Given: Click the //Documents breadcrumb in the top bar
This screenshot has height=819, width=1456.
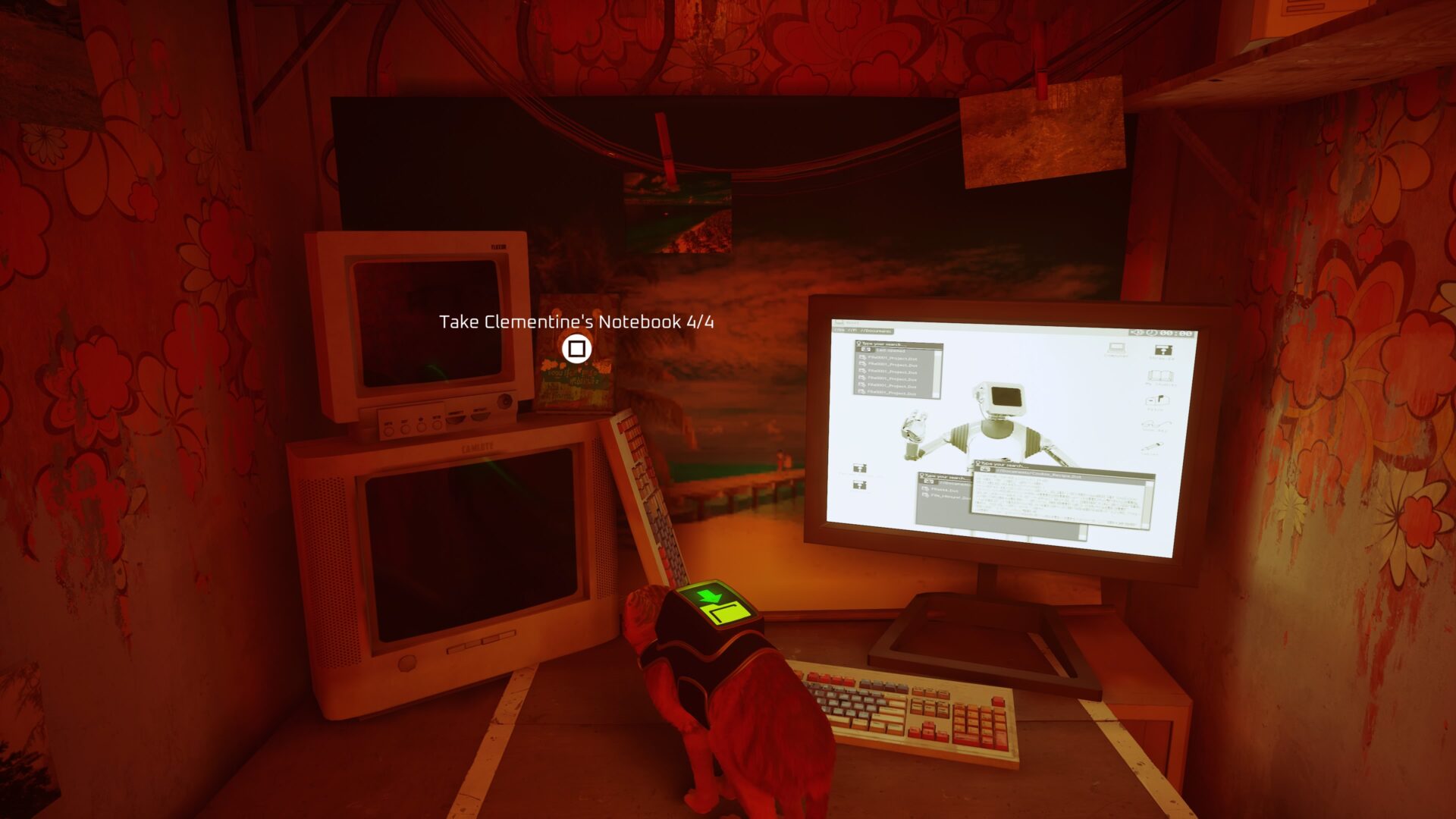Looking at the screenshot, I should pyautogui.click(x=876, y=331).
